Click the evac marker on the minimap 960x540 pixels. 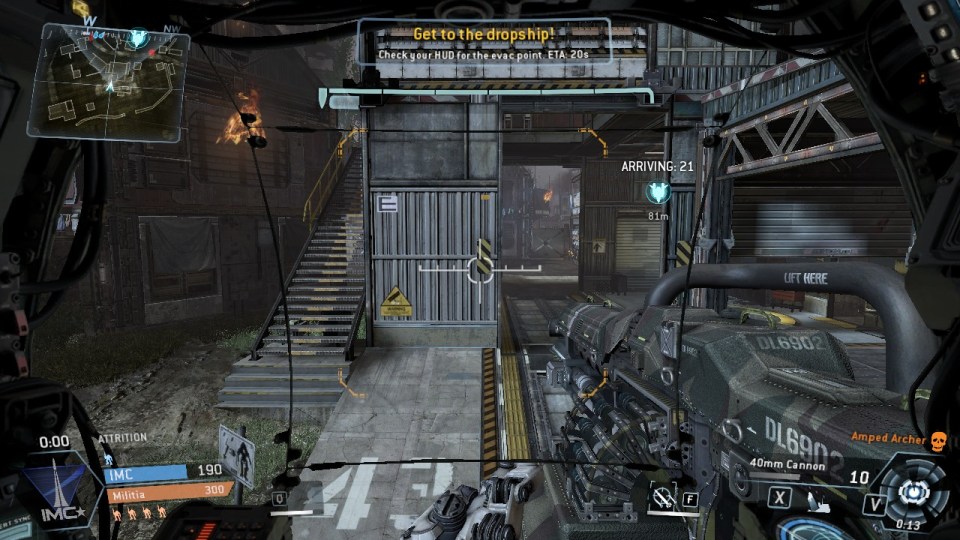(x=138, y=39)
